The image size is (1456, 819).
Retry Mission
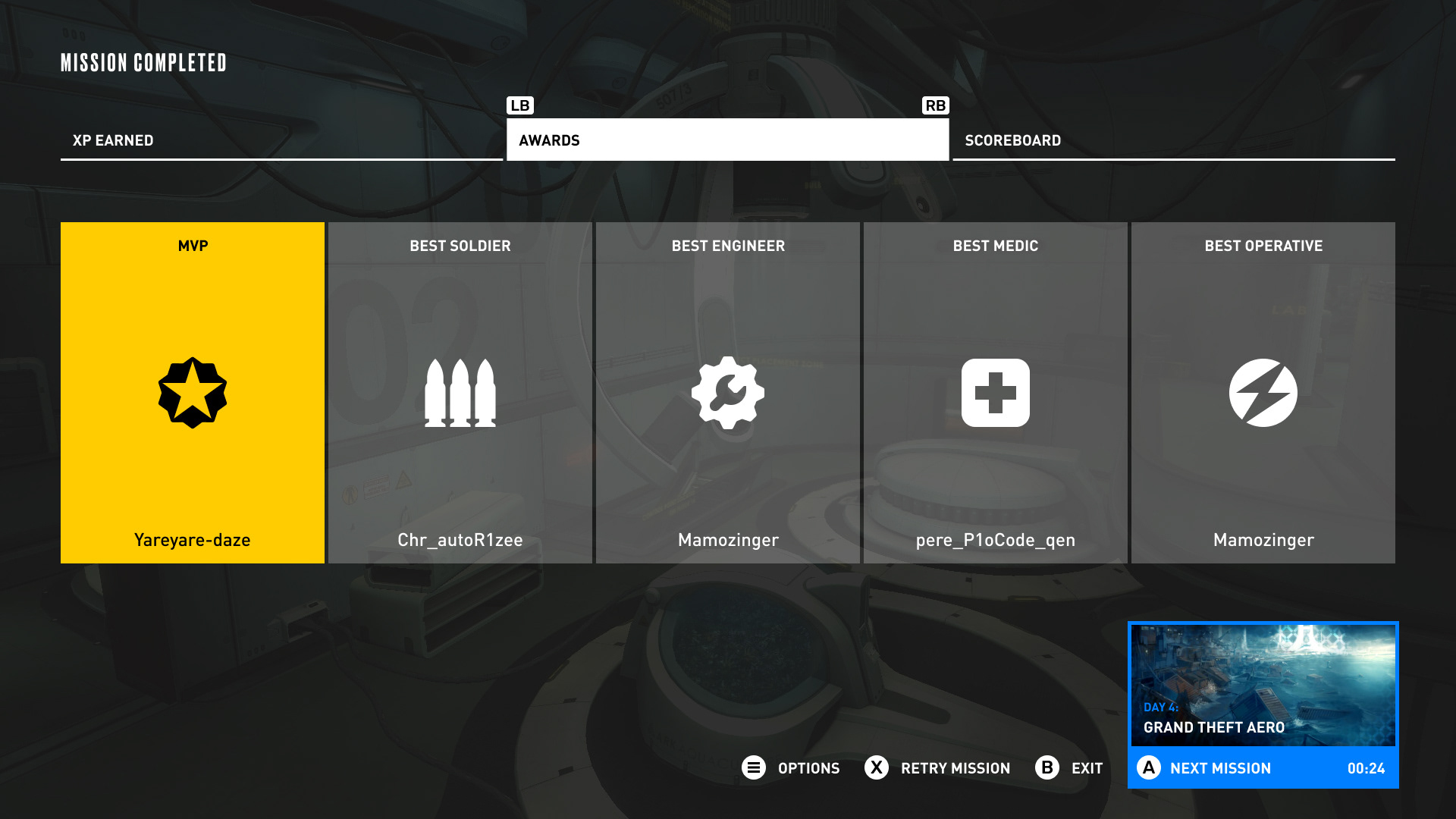pyautogui.click(x=938, y=768)
